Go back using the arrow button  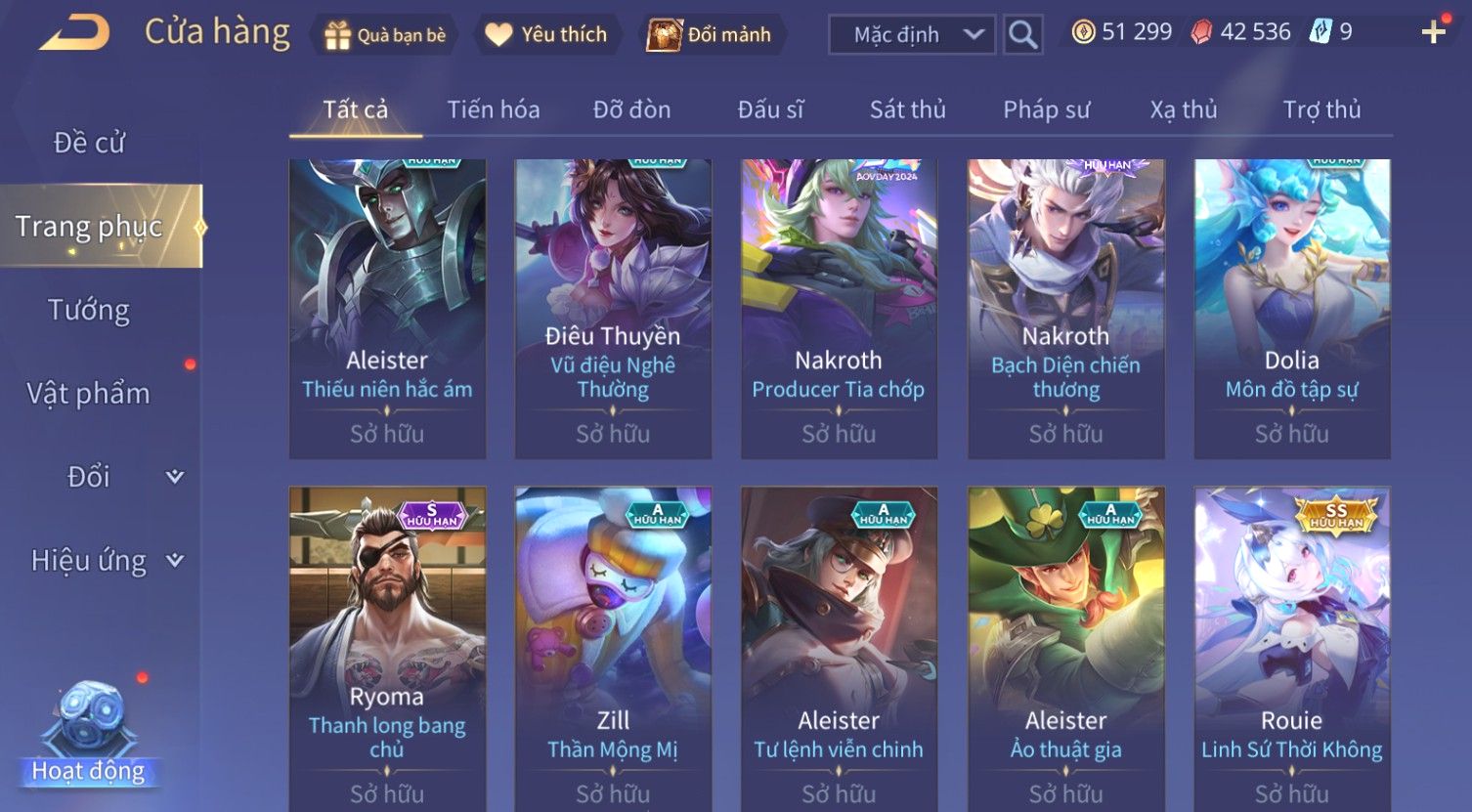tap(74, 33)
